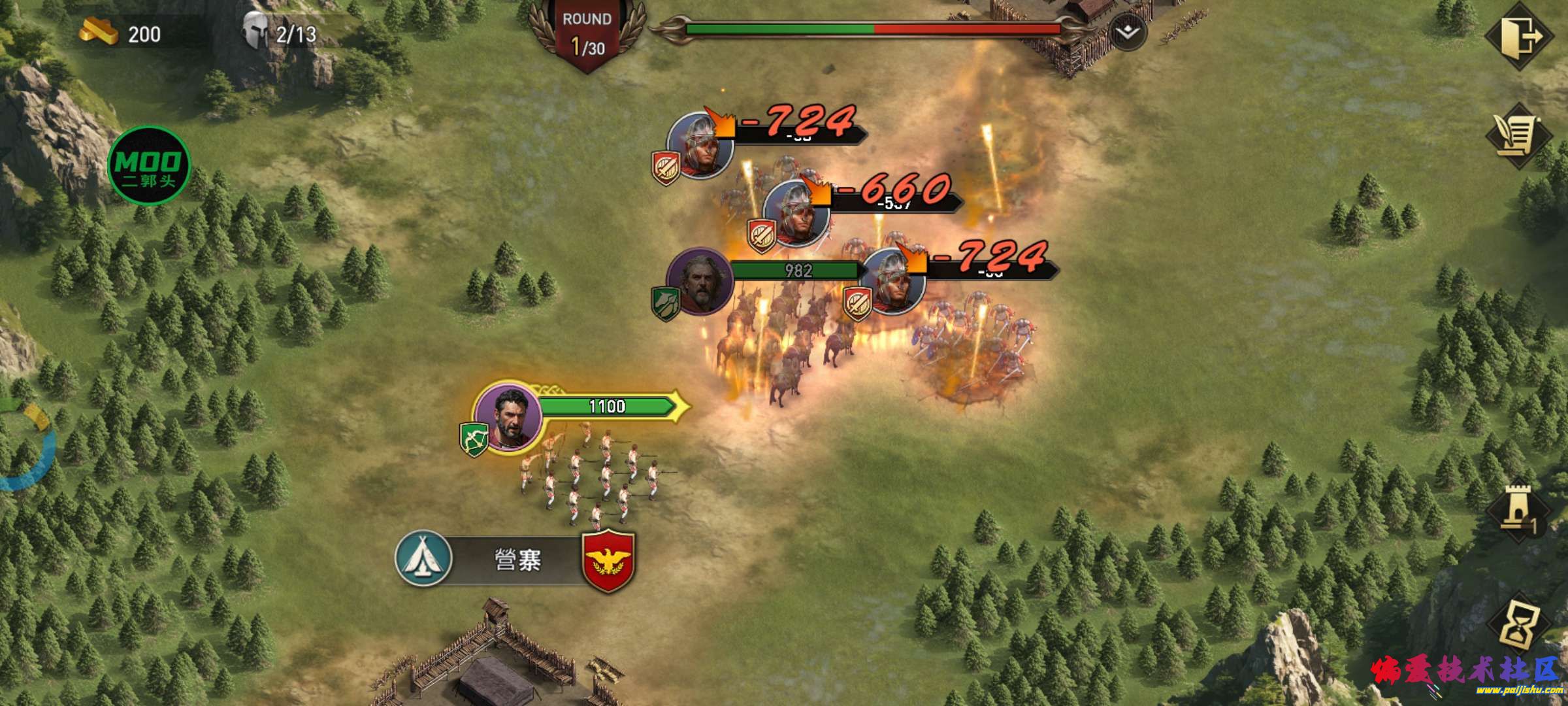Viewport: 1568px width, 706px height.
Task: Exit the battle via the door icon
Action: [1519, 36]
